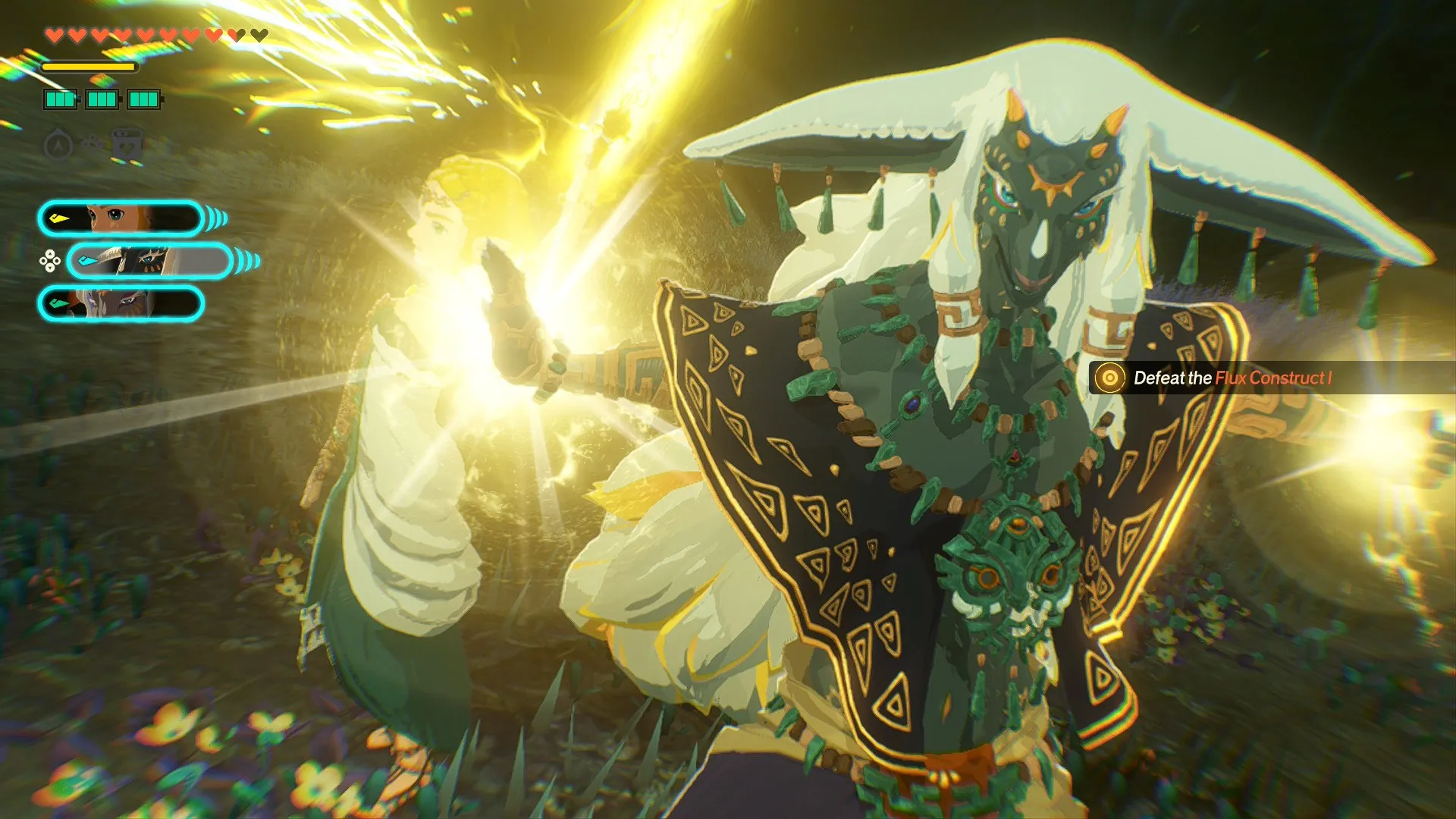The image size is (1456, 819).
Task: Click the third battery charge indicator
Action: coord(143,99)
